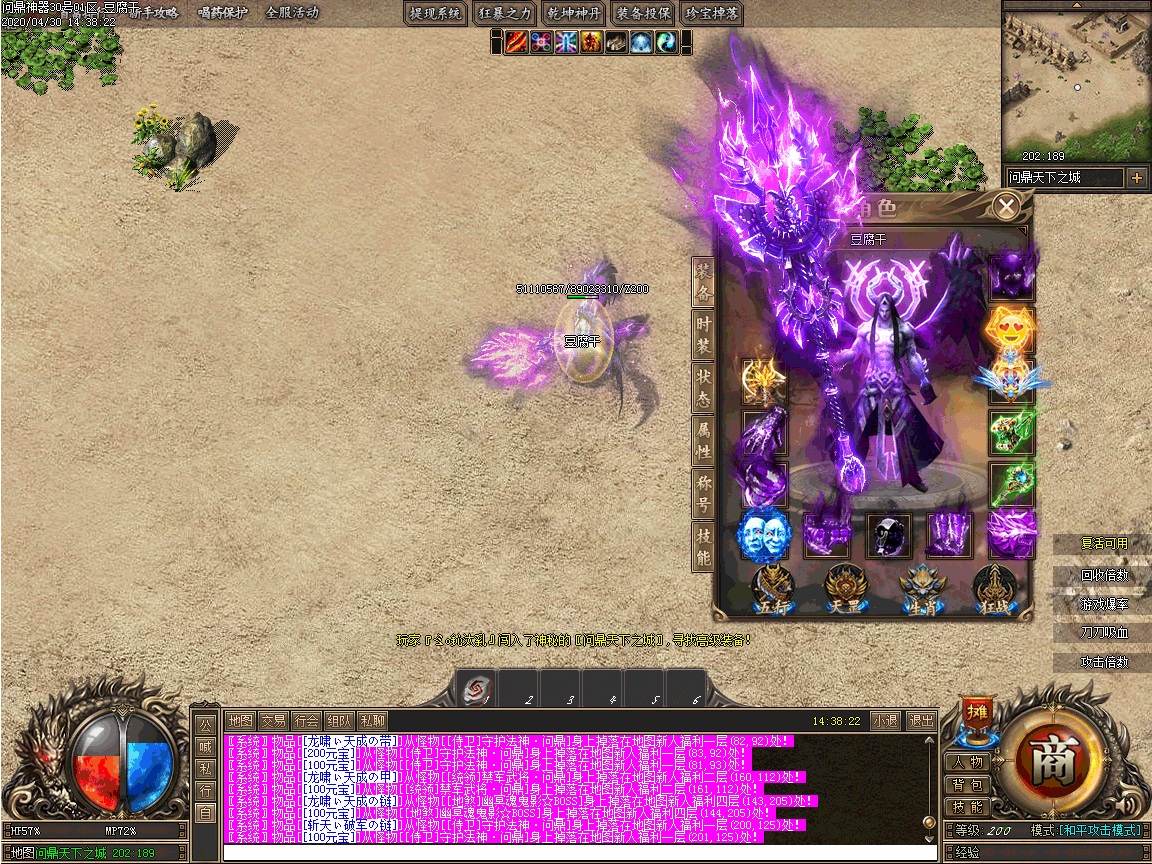Open the 乾坤神丹 menu
Viewport: 1152px width, 864px height.
coord(574,13)
